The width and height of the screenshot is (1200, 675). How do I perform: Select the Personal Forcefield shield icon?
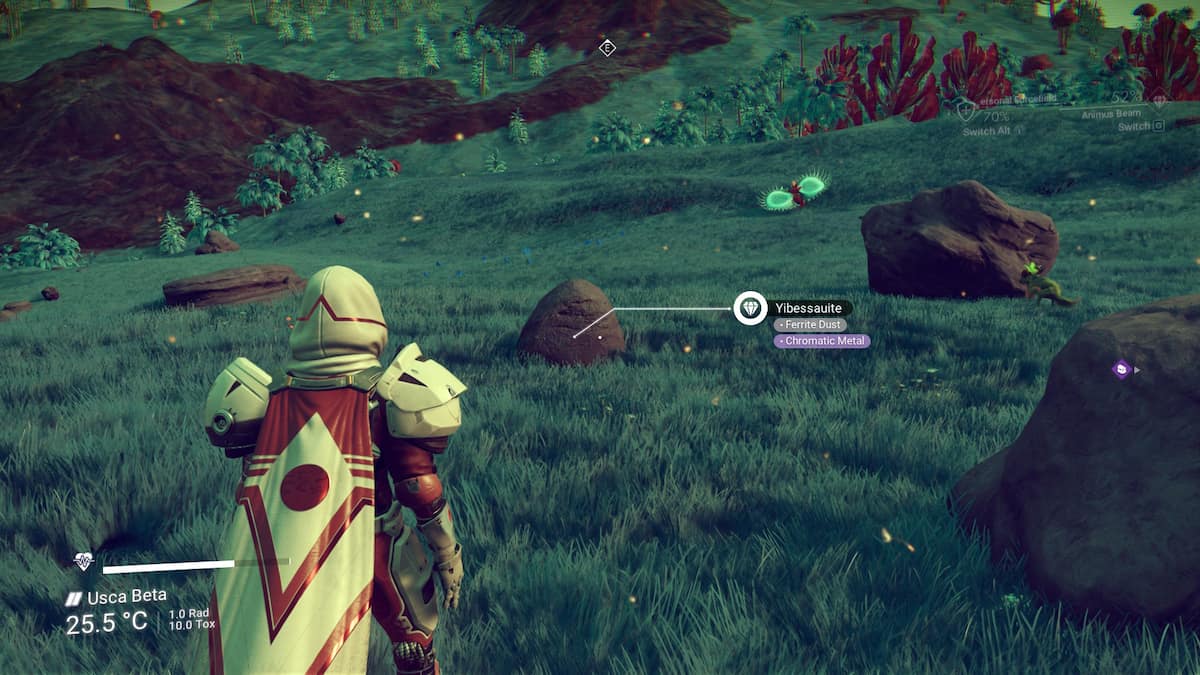[965, 109]
